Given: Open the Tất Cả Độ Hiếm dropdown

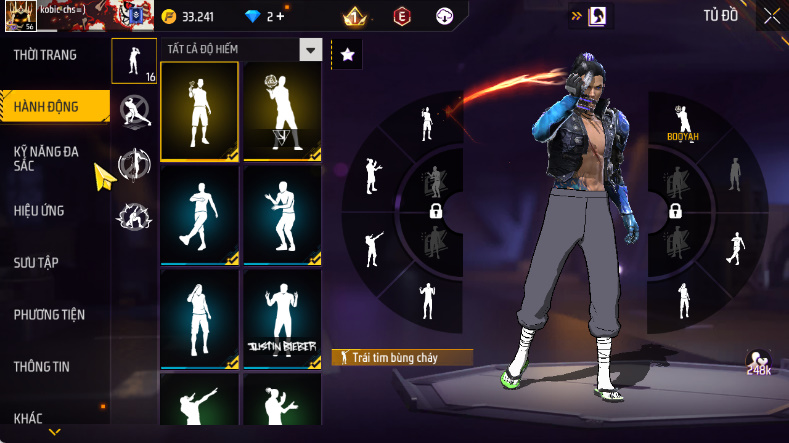Looking at the screenshot, I should 311,50.
